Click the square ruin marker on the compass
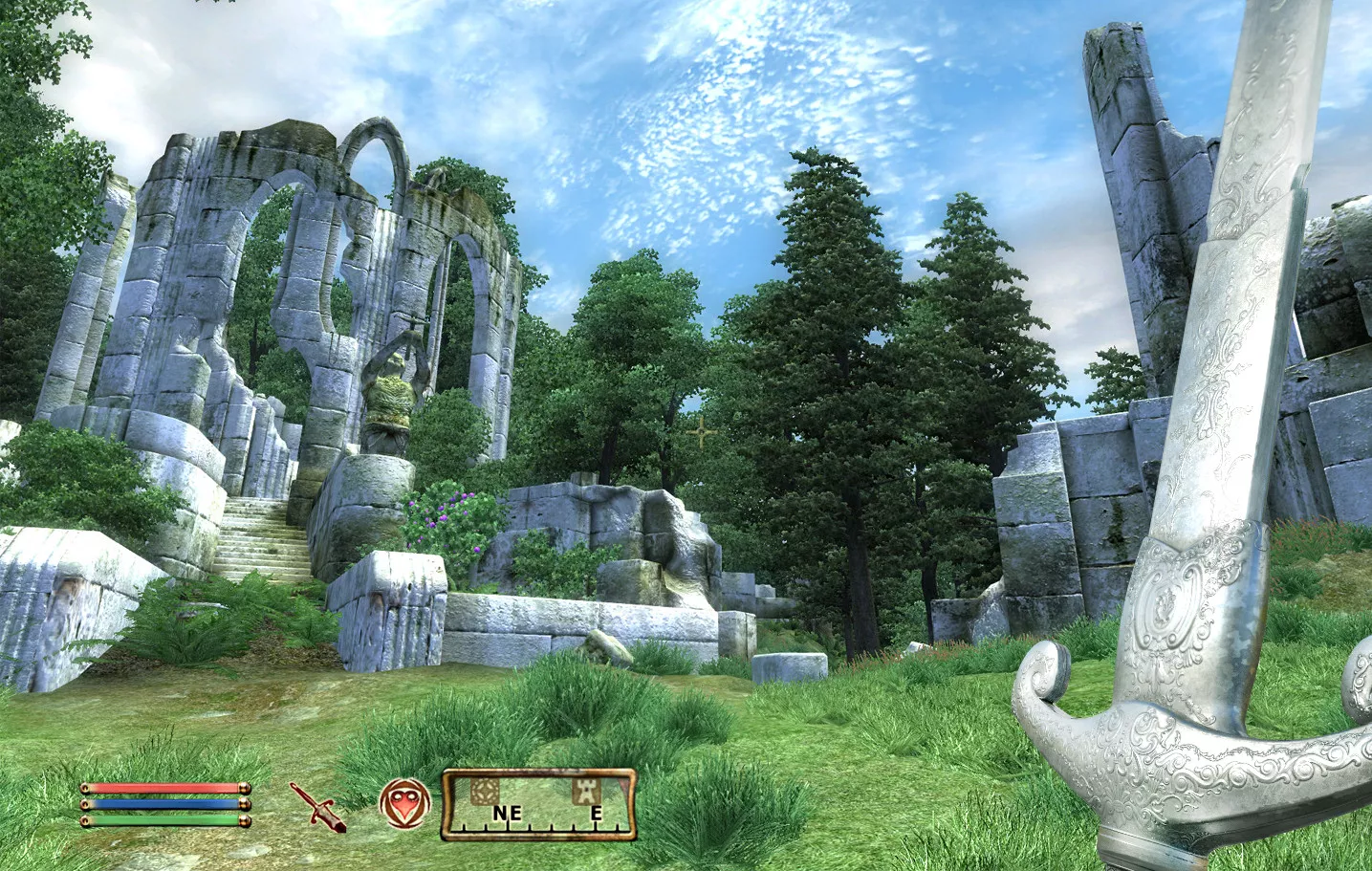The image size is (1372, 871). 487,790
